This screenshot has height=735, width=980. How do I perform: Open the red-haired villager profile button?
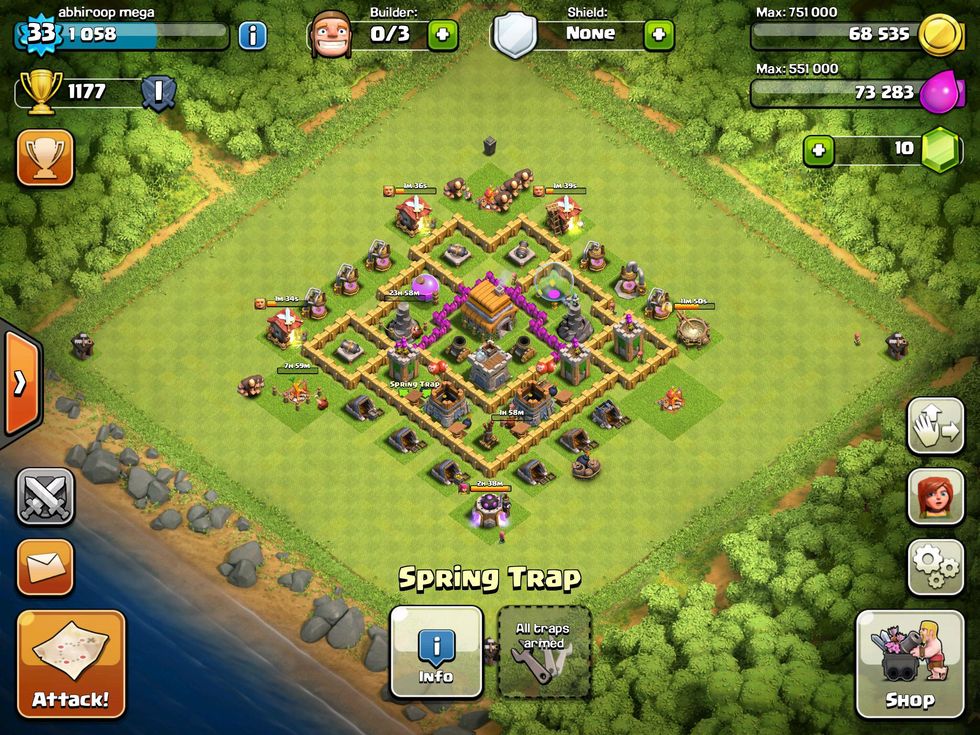coord(935,496)
